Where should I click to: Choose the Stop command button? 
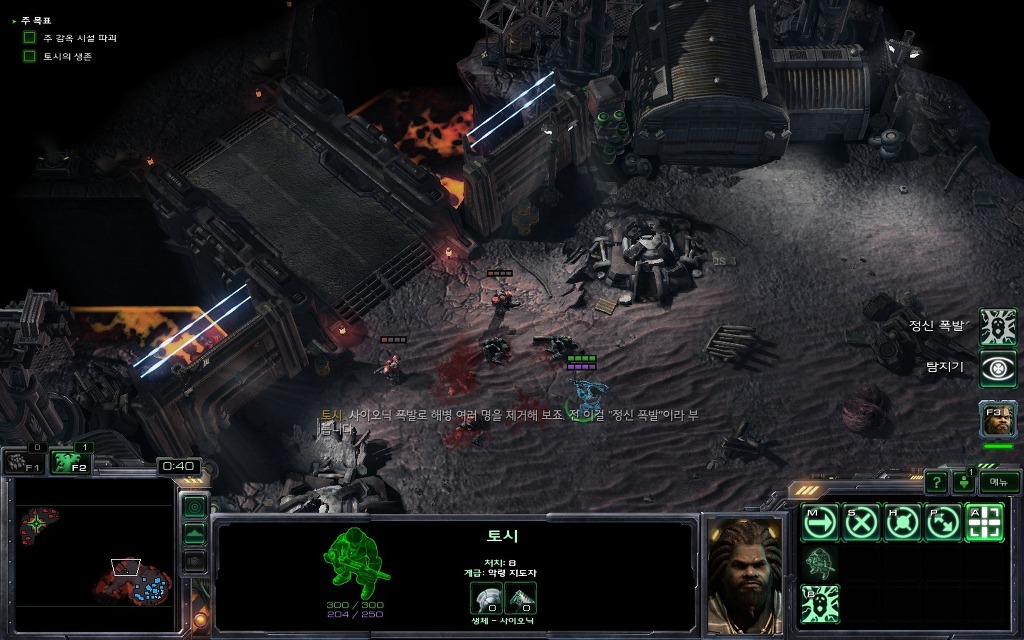click(861, 522)
